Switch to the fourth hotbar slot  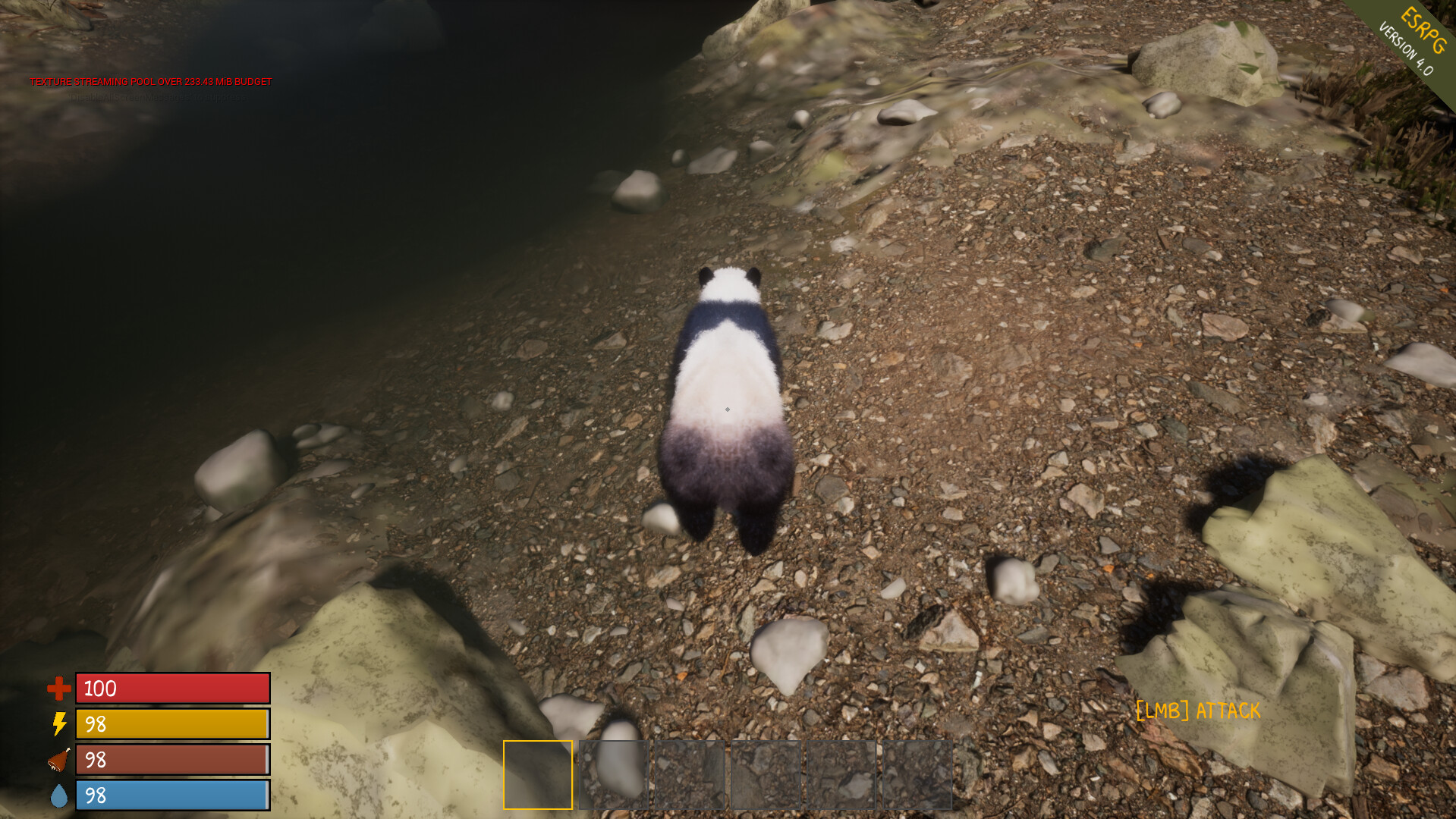tap(766, 775)
